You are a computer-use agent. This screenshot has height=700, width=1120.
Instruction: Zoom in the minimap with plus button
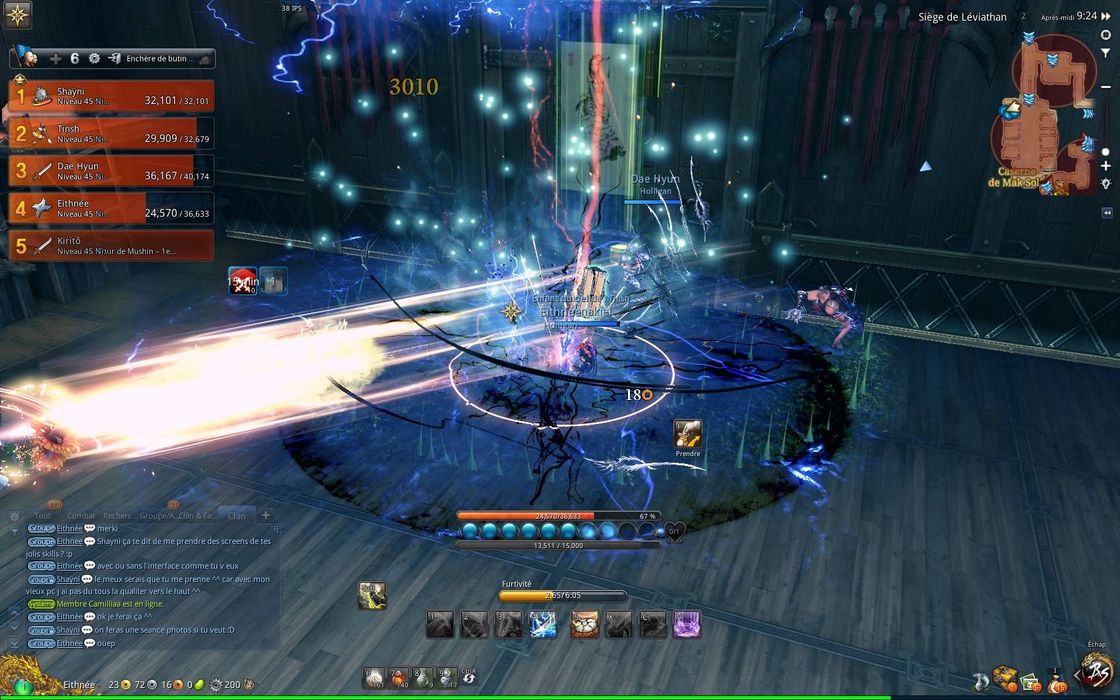click(1106, 166)
